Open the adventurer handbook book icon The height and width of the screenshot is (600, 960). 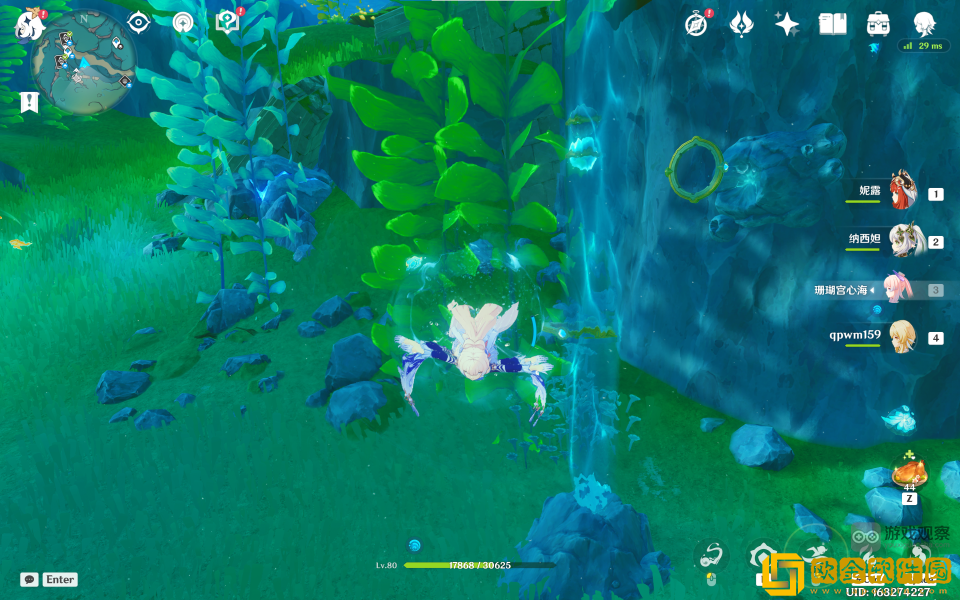(832, 25)
